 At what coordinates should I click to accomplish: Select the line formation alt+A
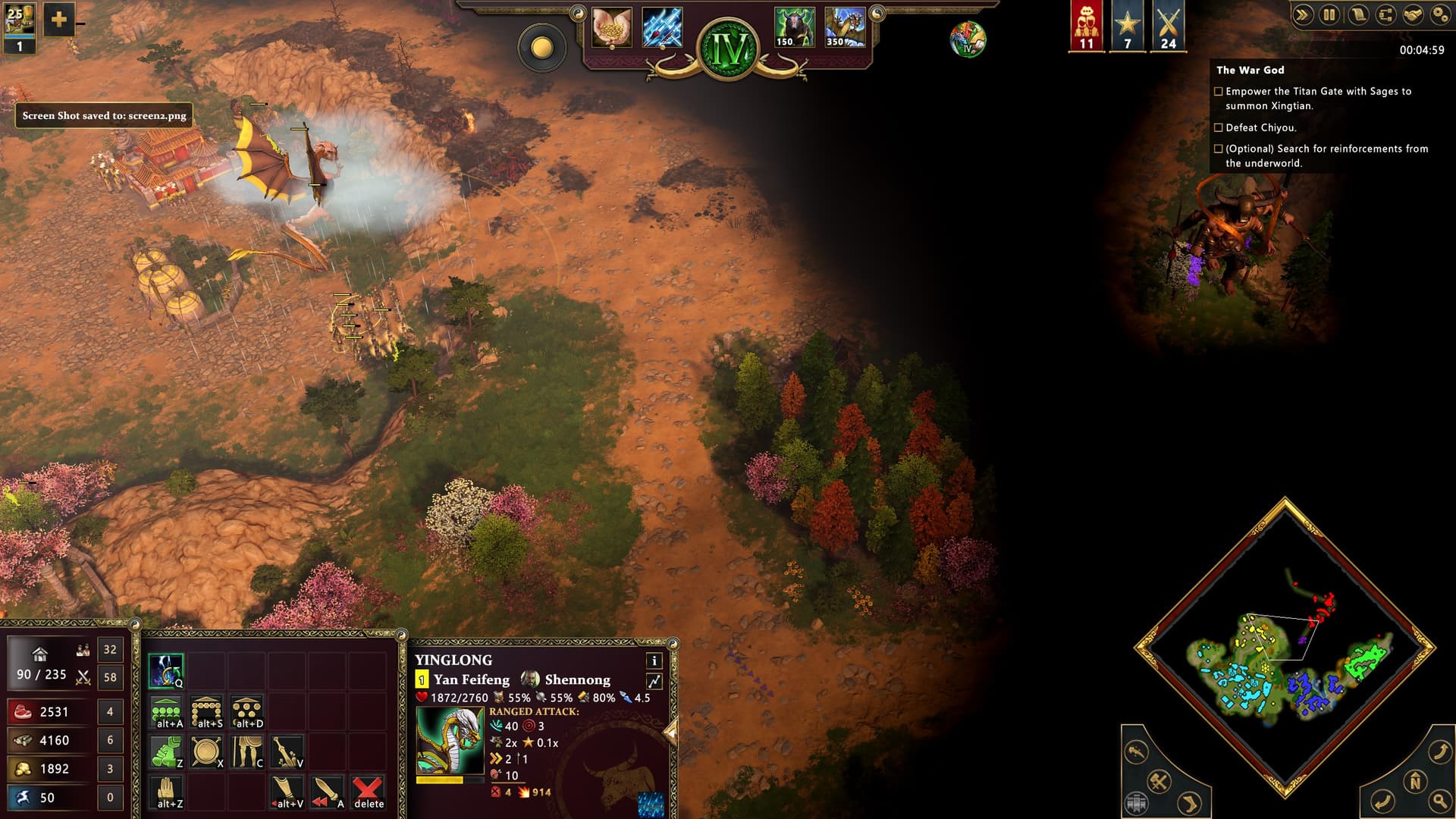coord(166,713)
